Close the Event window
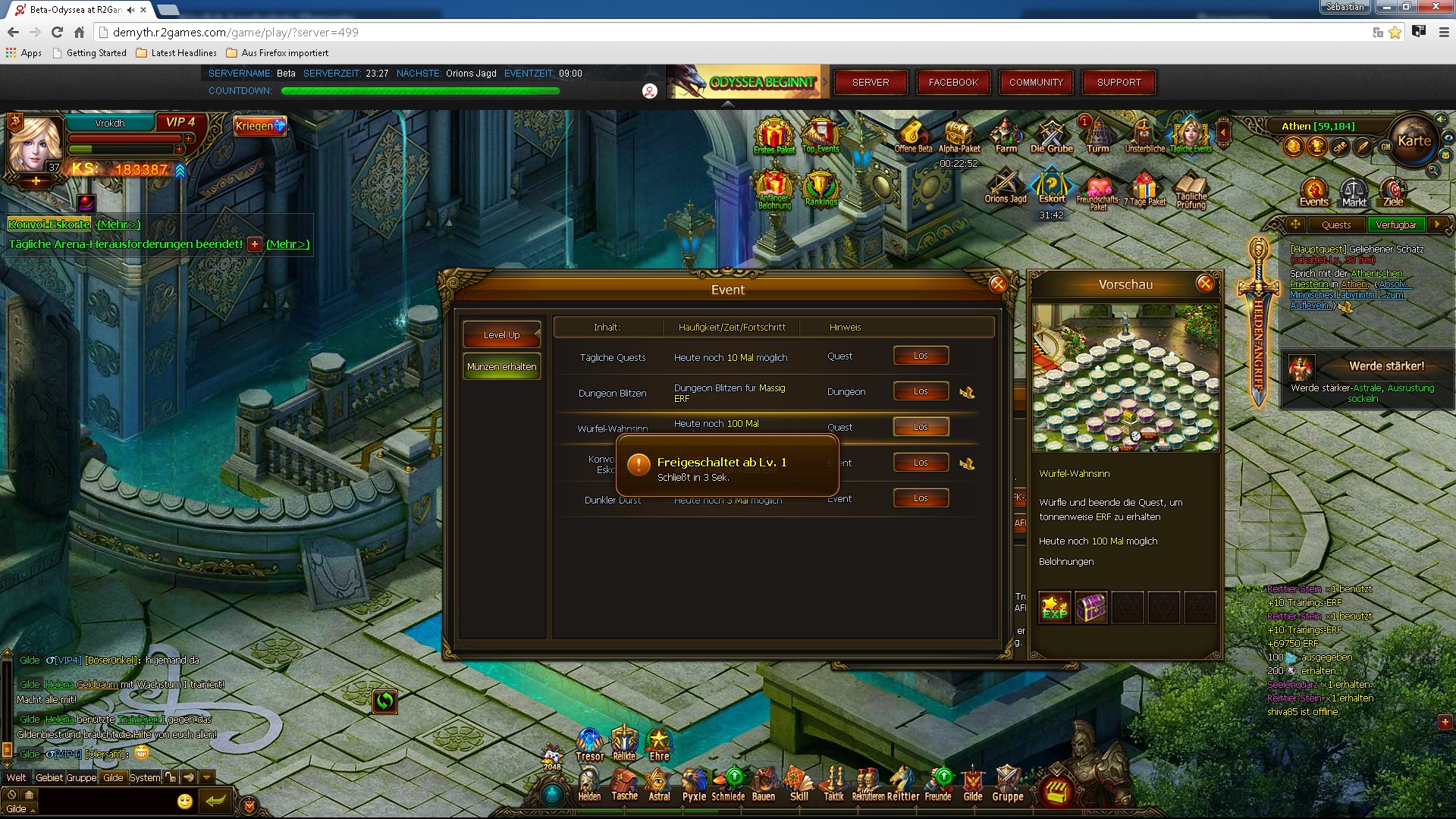 coord(997,284)
